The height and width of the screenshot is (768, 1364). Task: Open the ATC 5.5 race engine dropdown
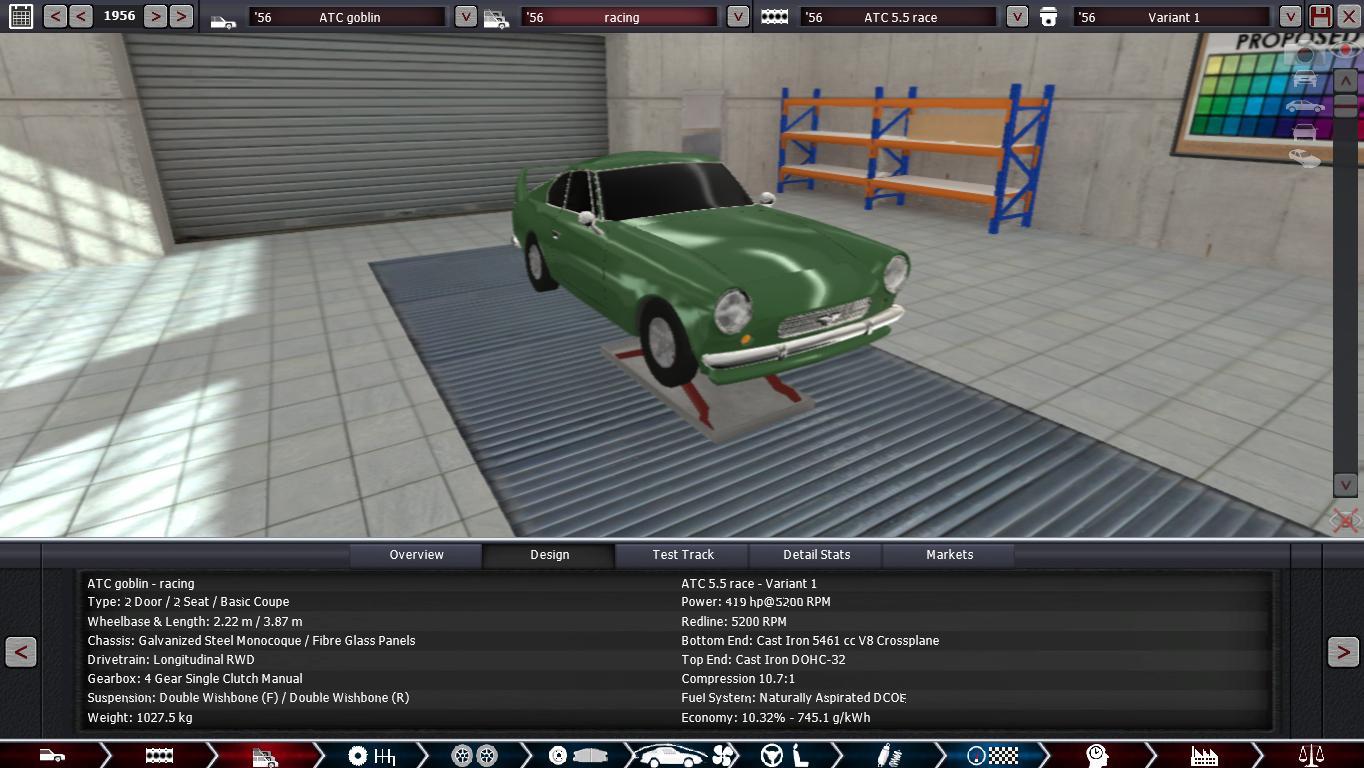1016,17
